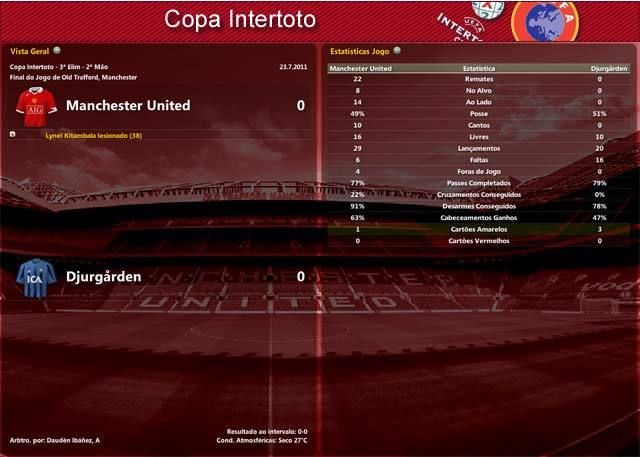Select the Remates stats row
This screenshot has height=457, width=640.
coord(478,79)
